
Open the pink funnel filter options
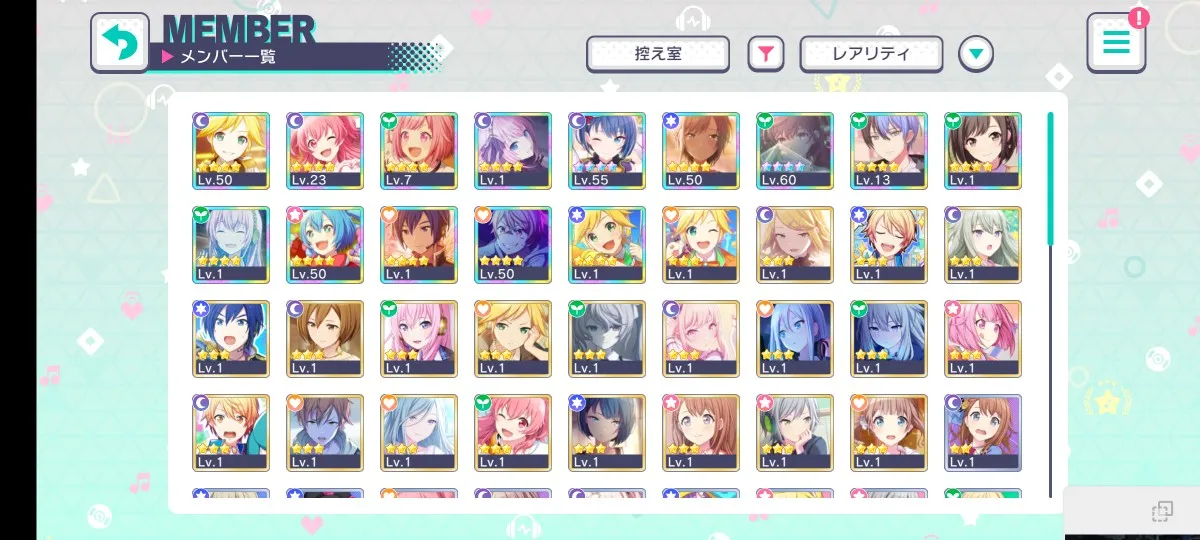(x=765, y=54)
